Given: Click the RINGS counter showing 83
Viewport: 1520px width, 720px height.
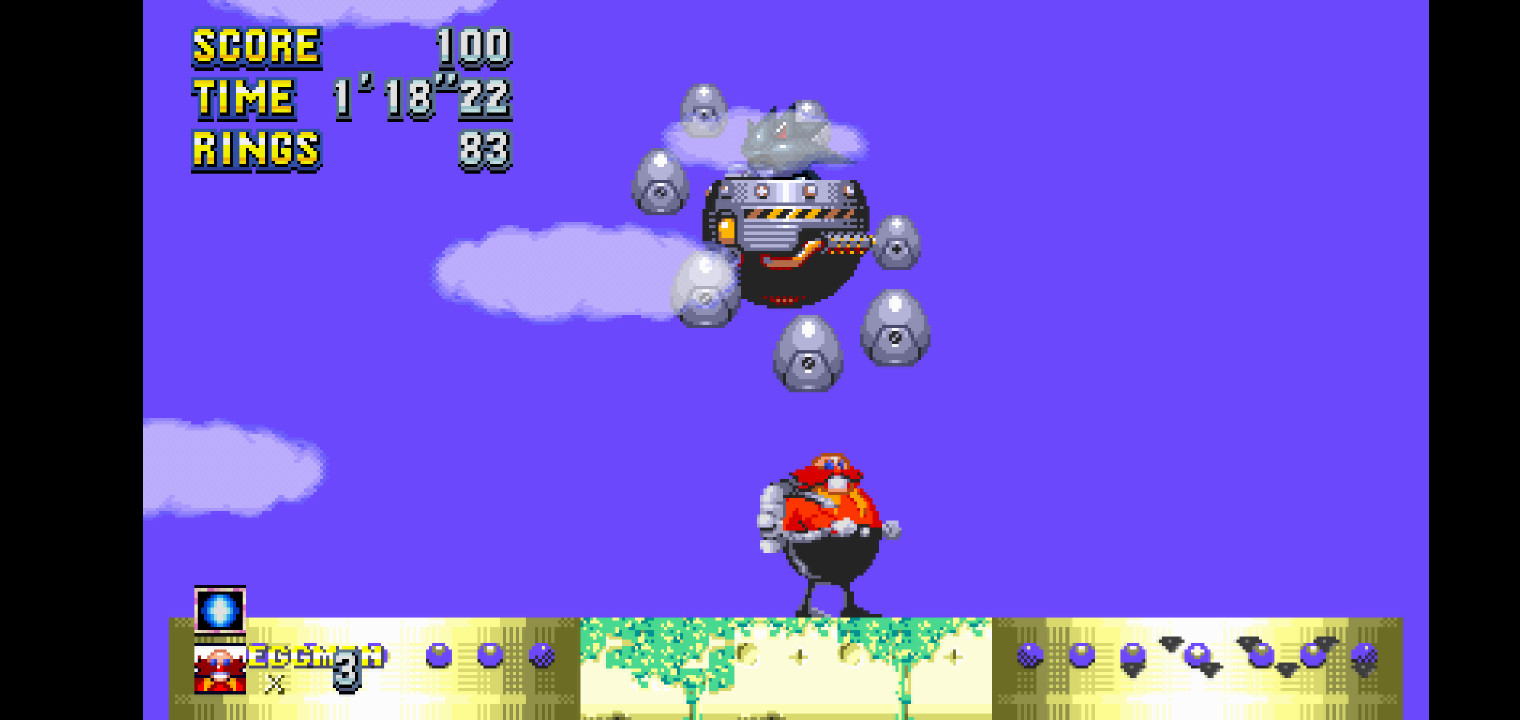Looking at the screenshot, I should pos(487,150).
